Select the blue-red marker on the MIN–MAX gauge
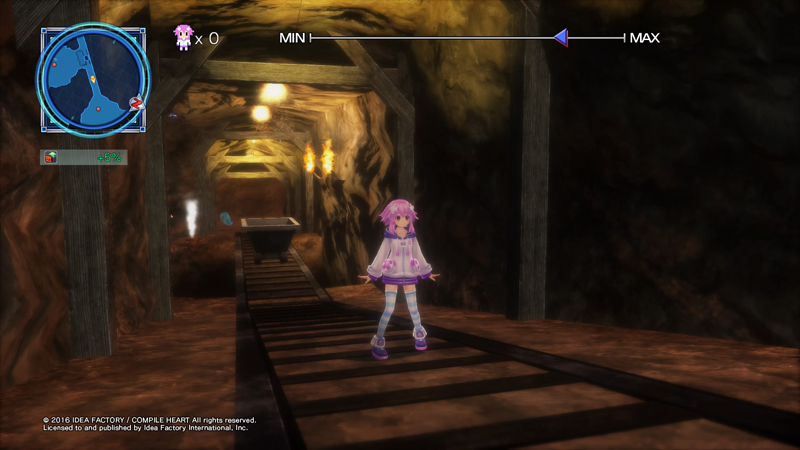 click(562, 38)
